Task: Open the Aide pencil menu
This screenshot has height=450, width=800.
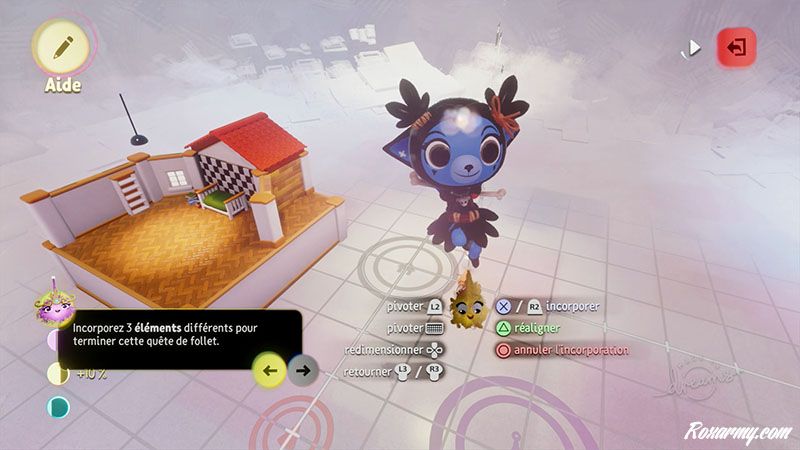Action: [62, 45]
